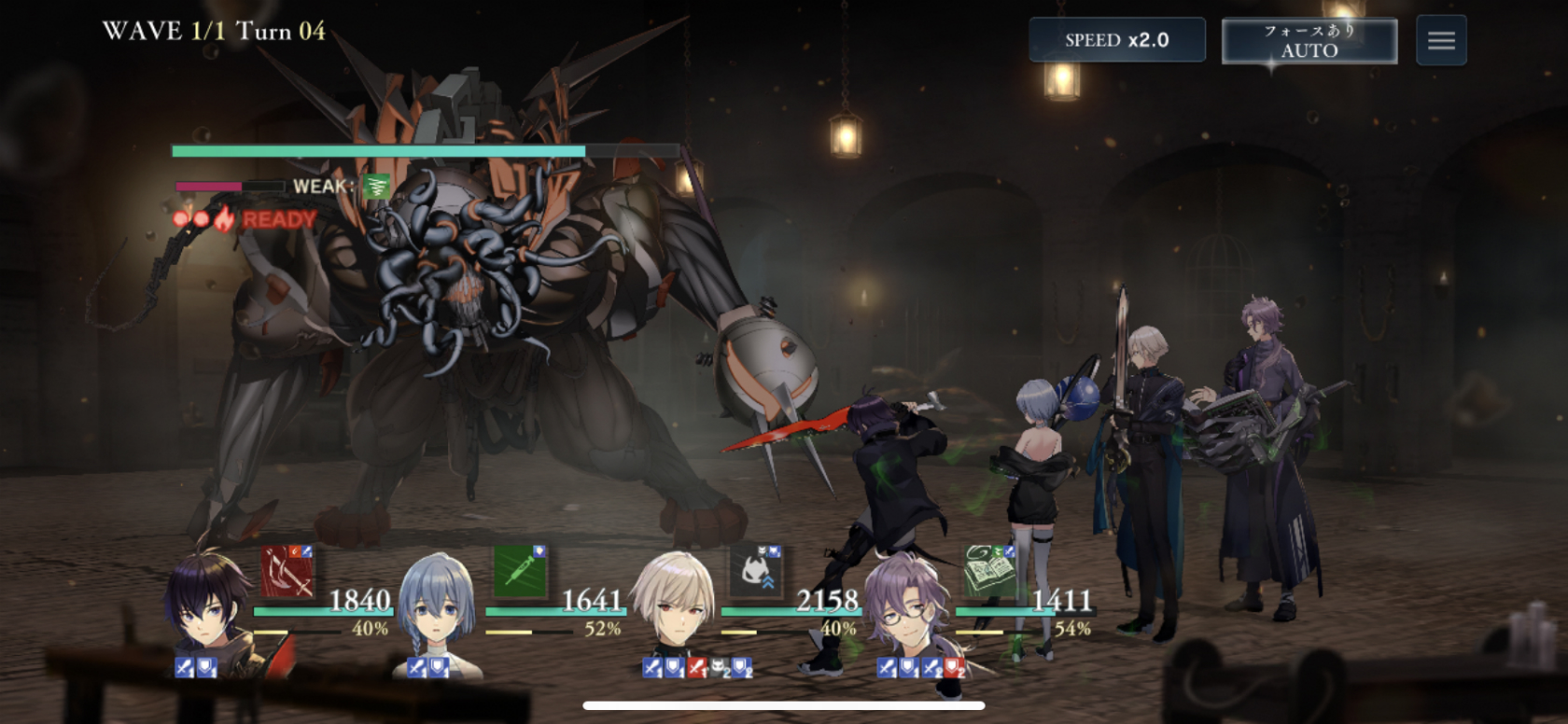
Task: Choose the green spellbook skill icon
Action: tap(988, 571)
